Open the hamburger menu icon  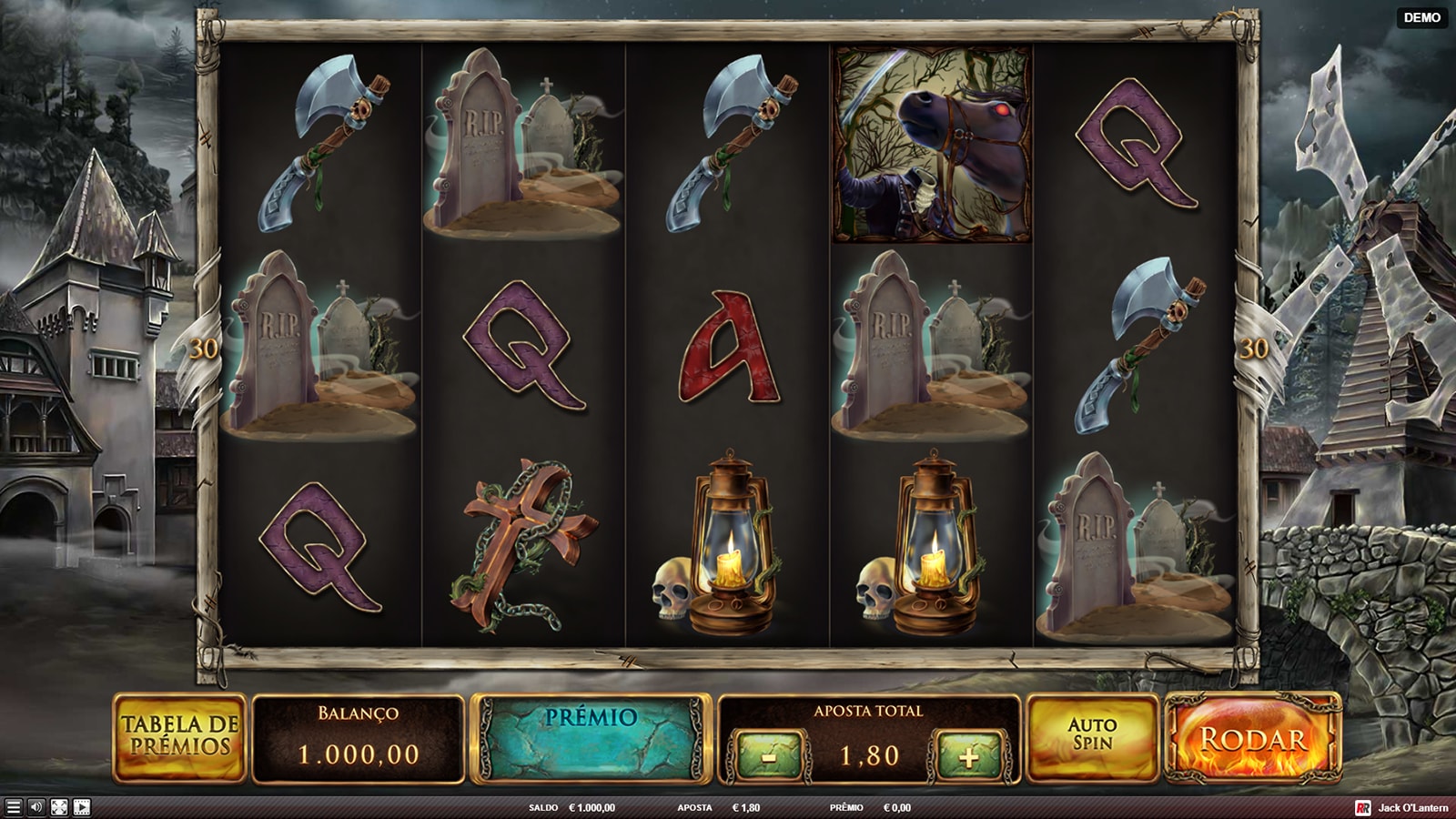(13, 807)
